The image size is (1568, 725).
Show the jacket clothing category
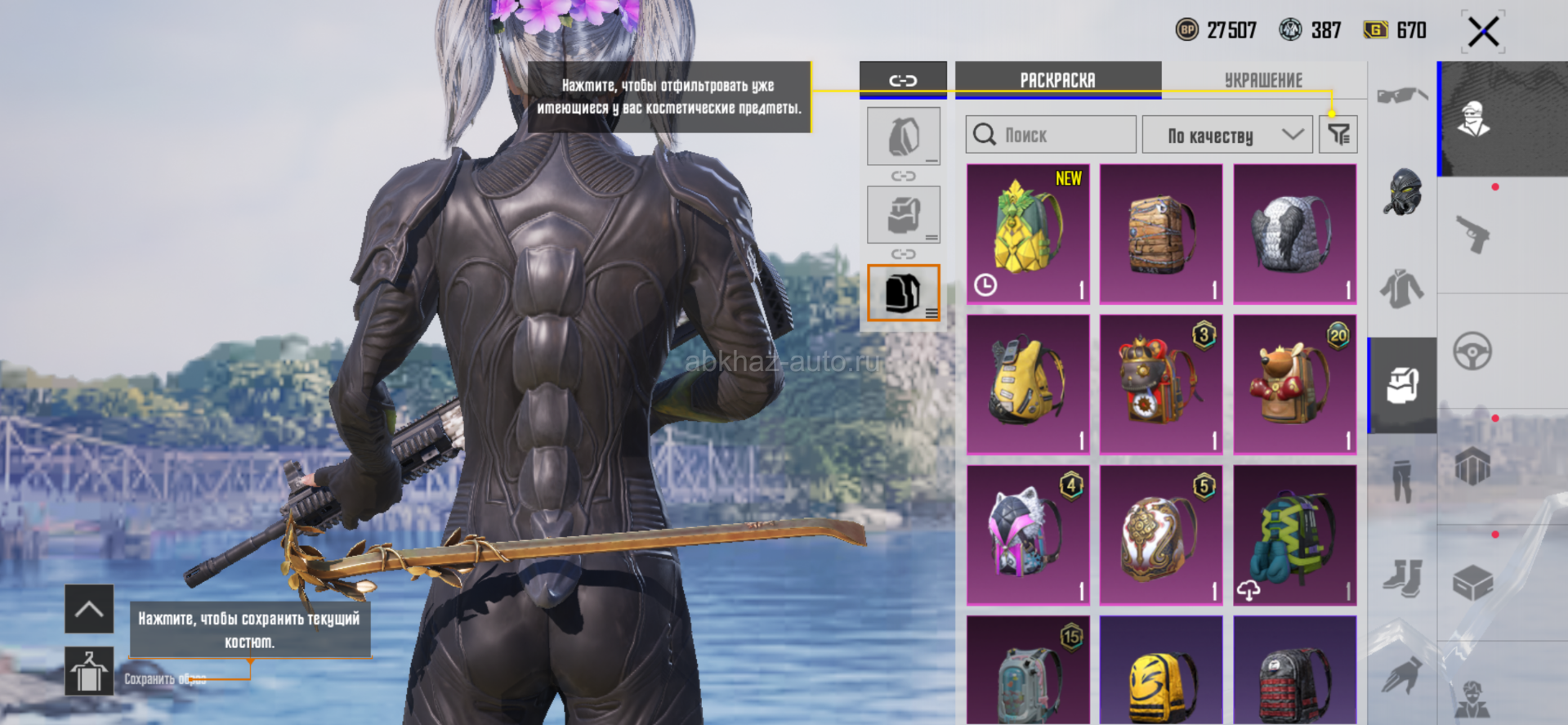coord(1402,289)
